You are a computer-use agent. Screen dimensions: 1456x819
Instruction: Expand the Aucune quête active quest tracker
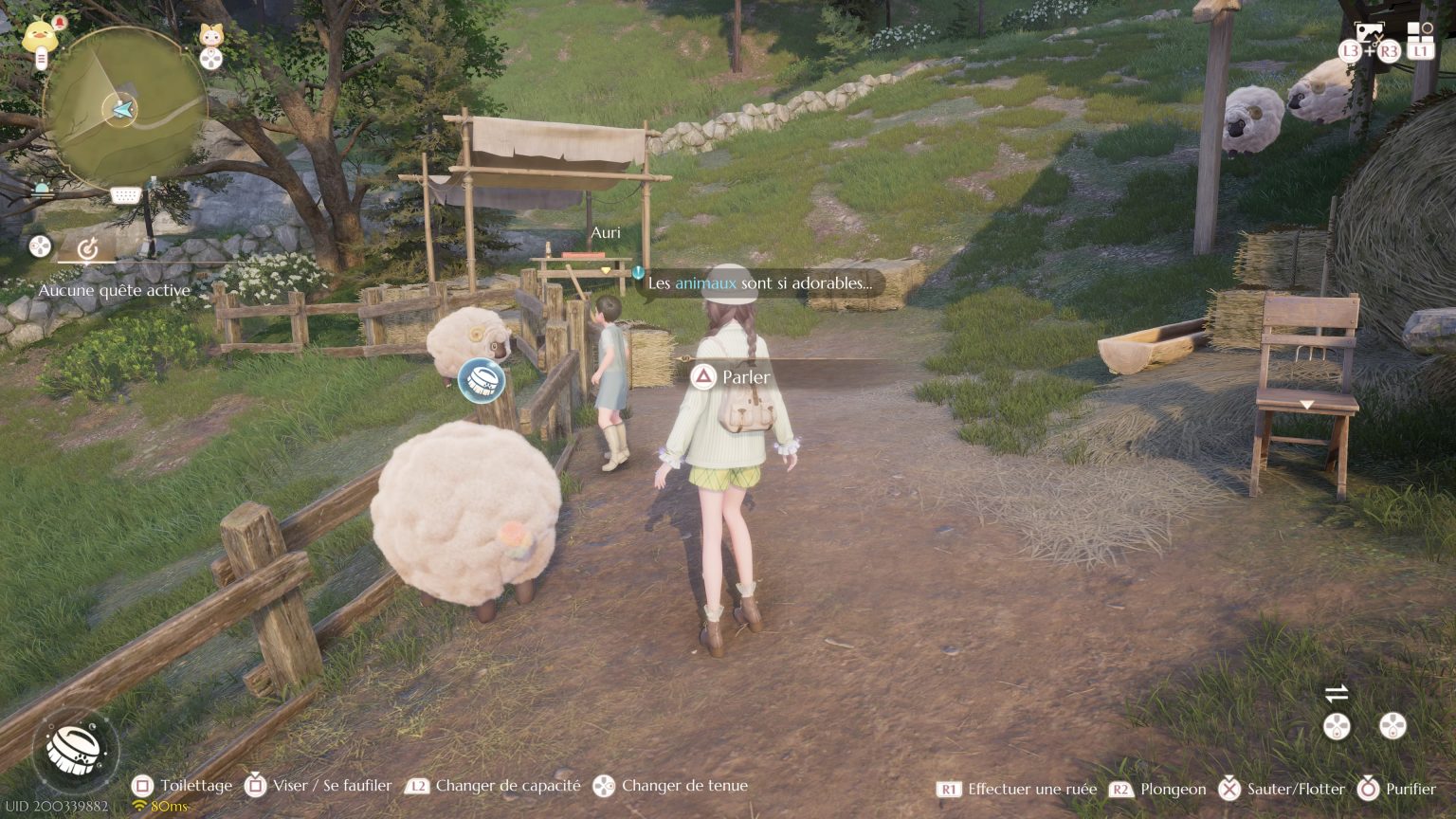click(x=115, y=291)
